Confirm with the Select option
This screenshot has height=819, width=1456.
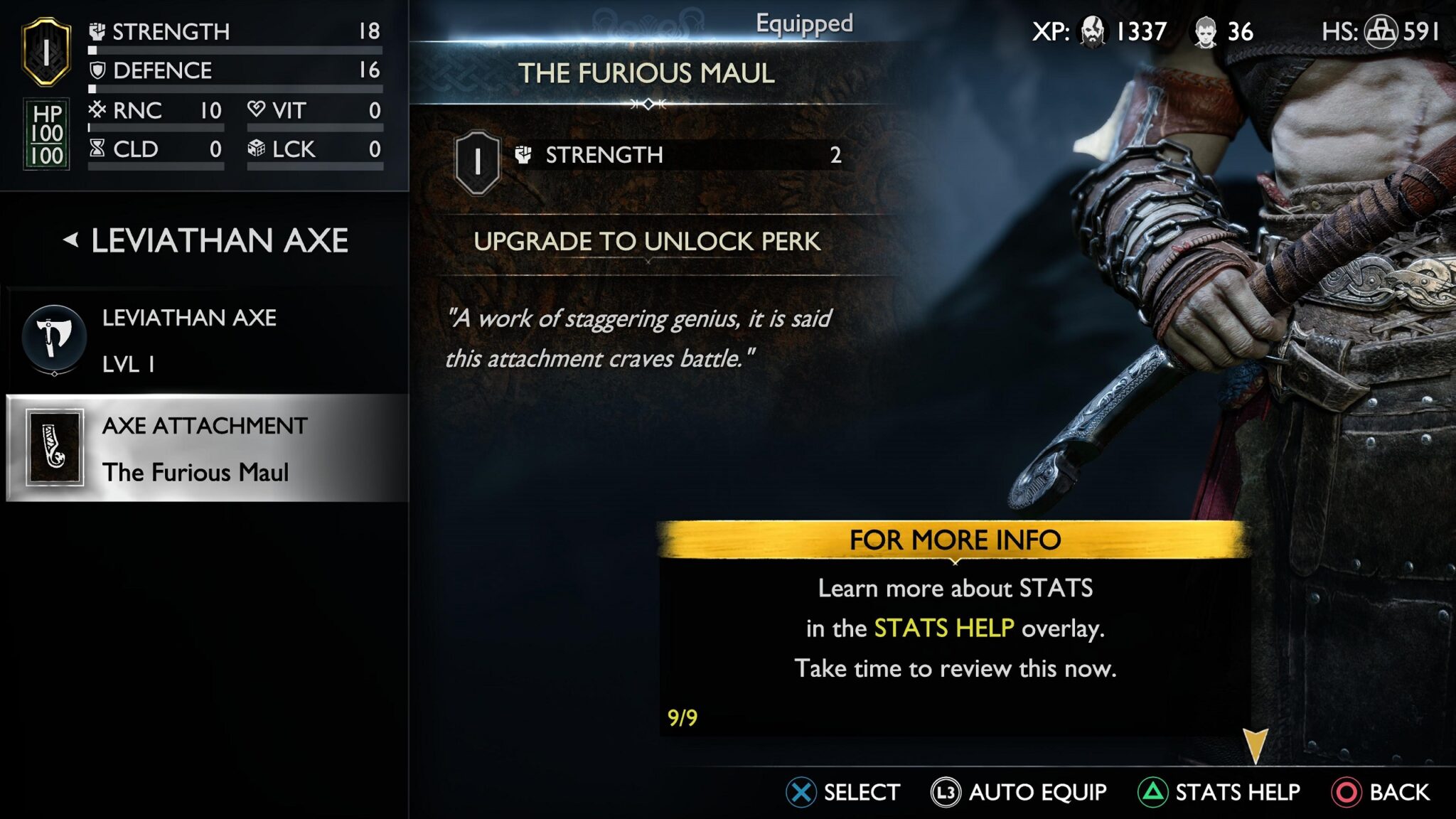coord(843,792)
